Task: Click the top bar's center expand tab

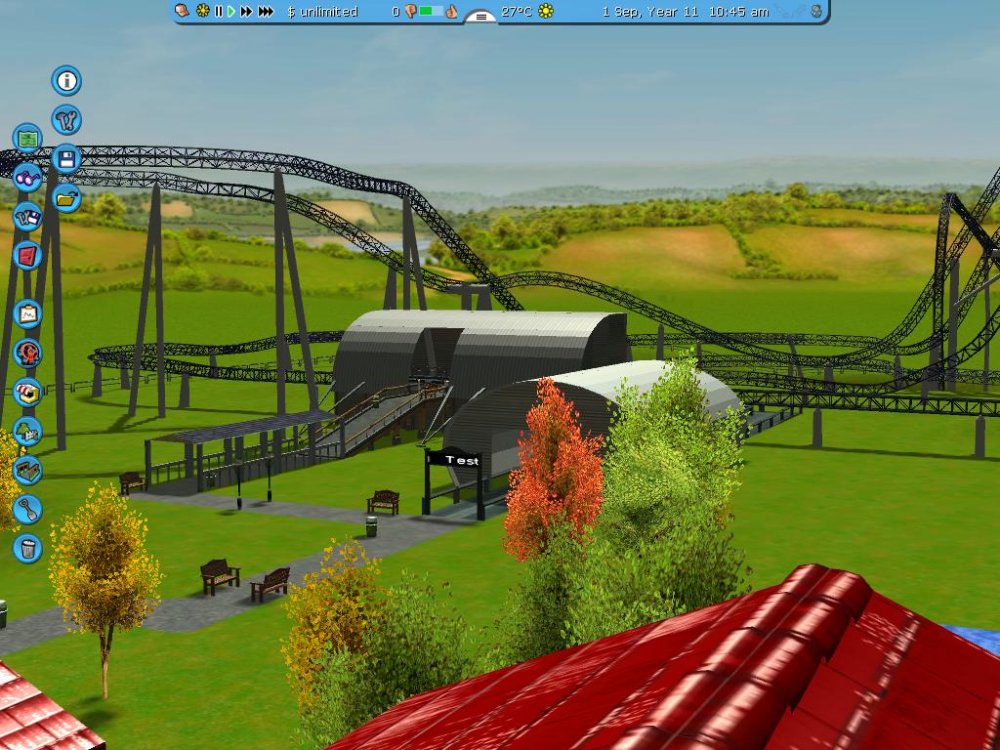Action: click(481, 15)
